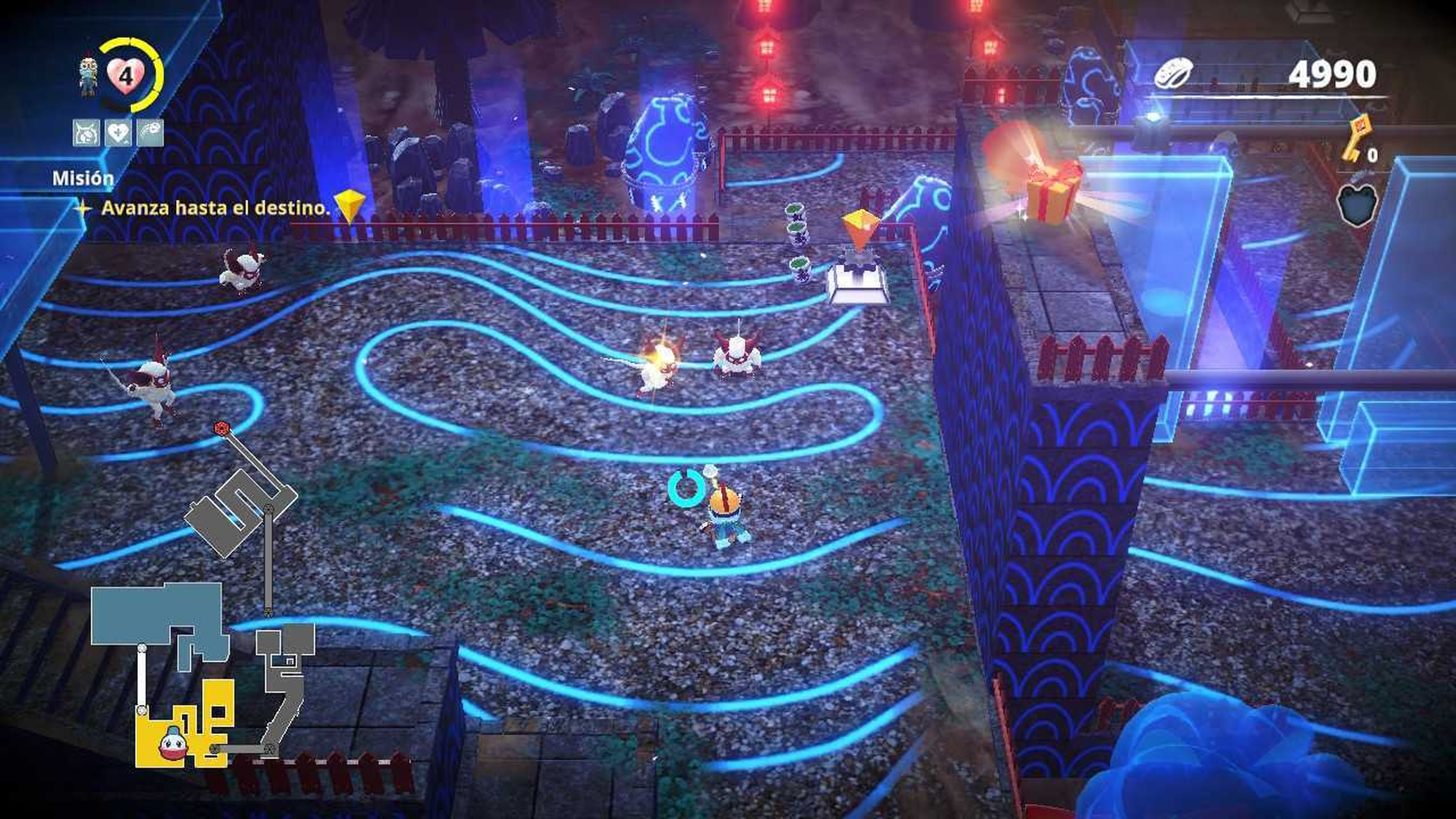Select the red destination marker on the minimap
Image resolution: width=1456 pixels, height=819 pixels.
pos(221,428)
